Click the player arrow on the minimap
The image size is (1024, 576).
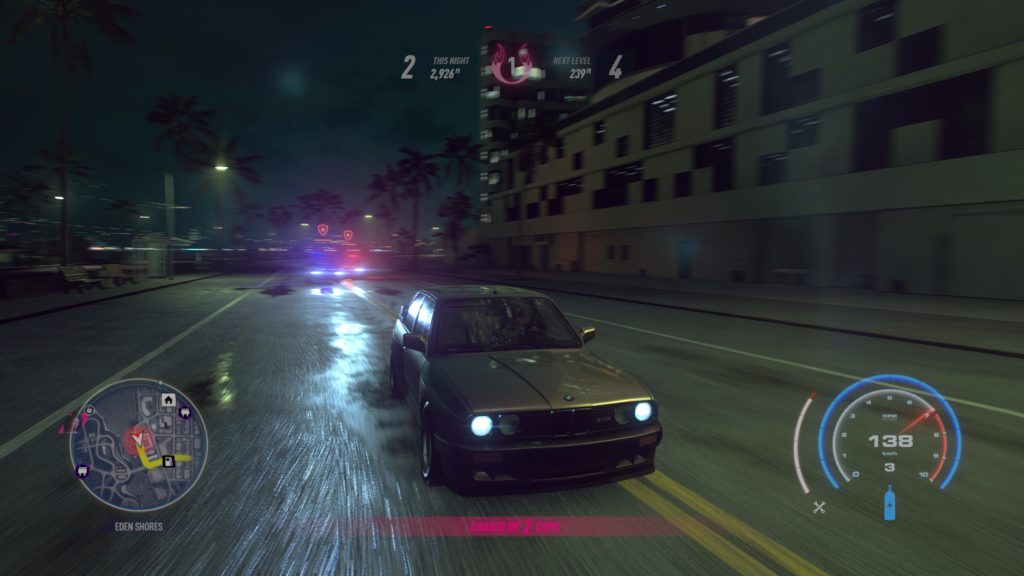pos(138,438)
